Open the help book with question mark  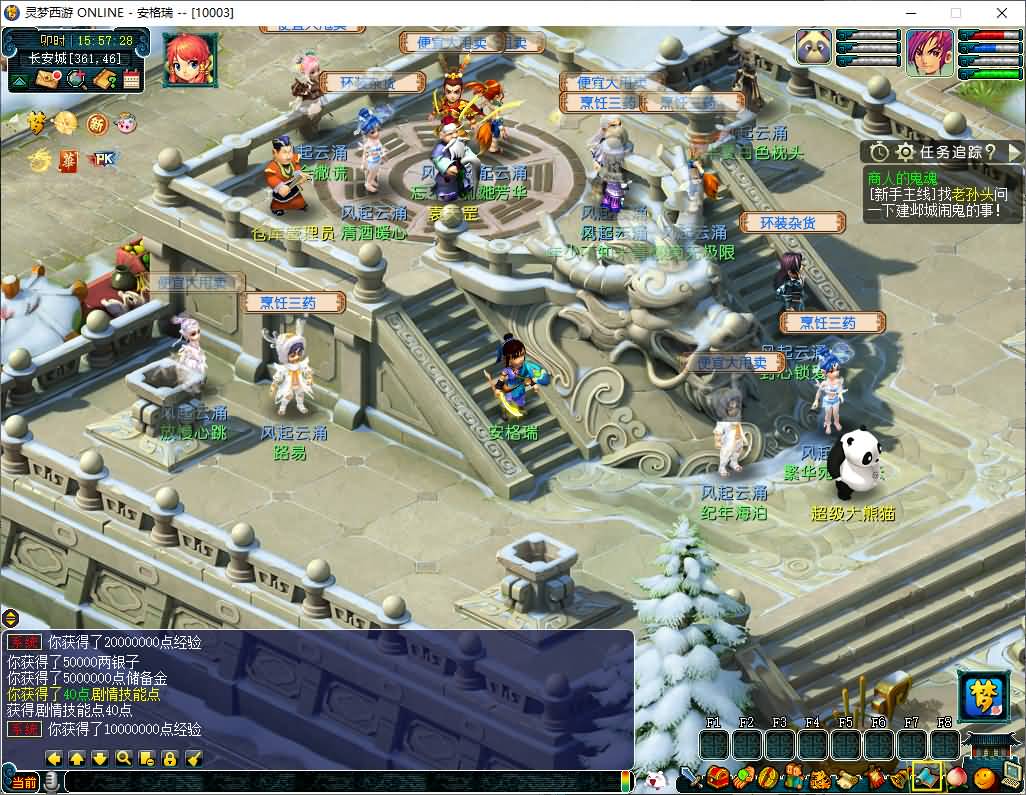pyautogui.click(x=102, y=80)
